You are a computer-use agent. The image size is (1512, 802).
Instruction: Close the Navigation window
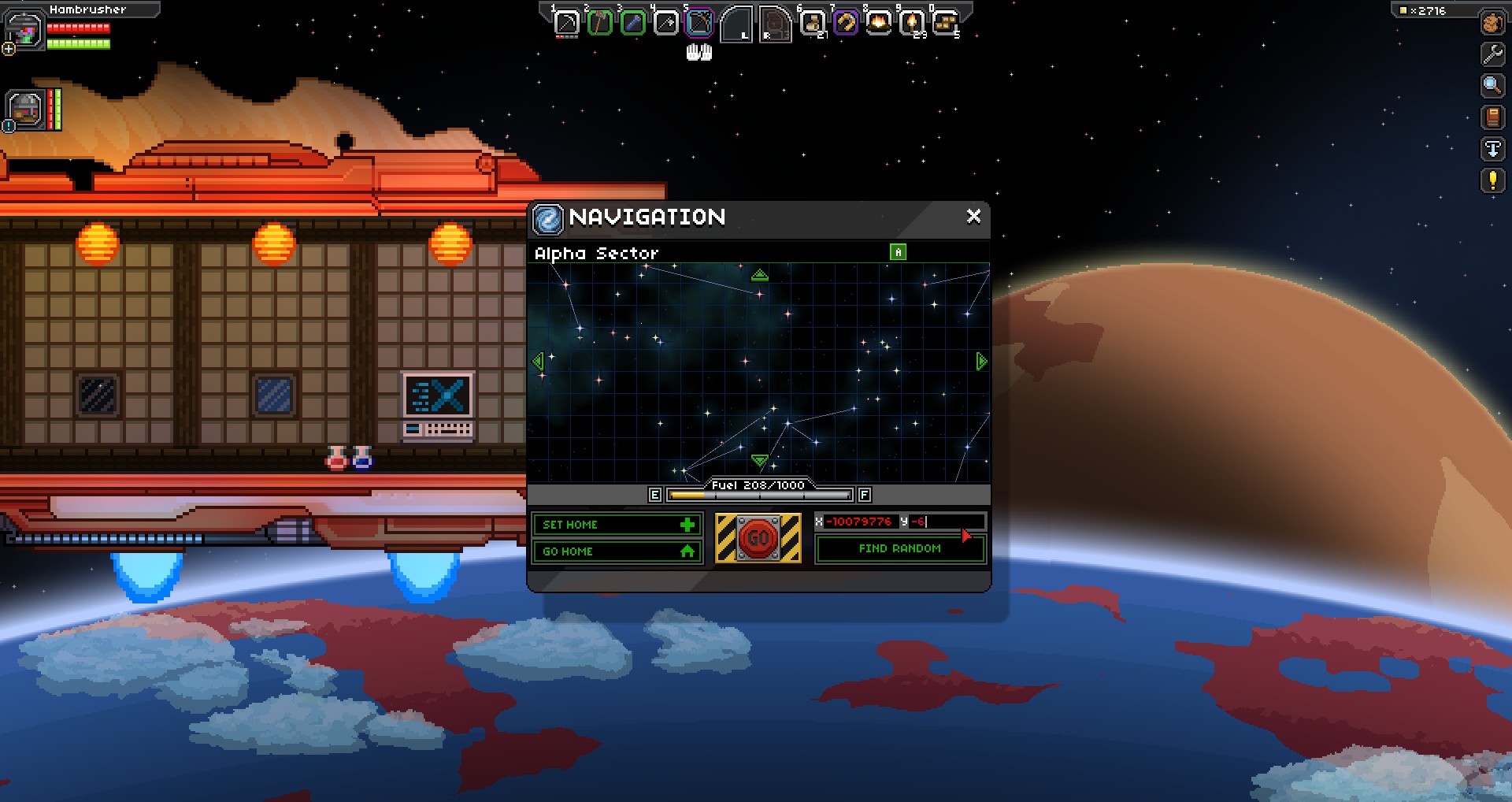973,216
